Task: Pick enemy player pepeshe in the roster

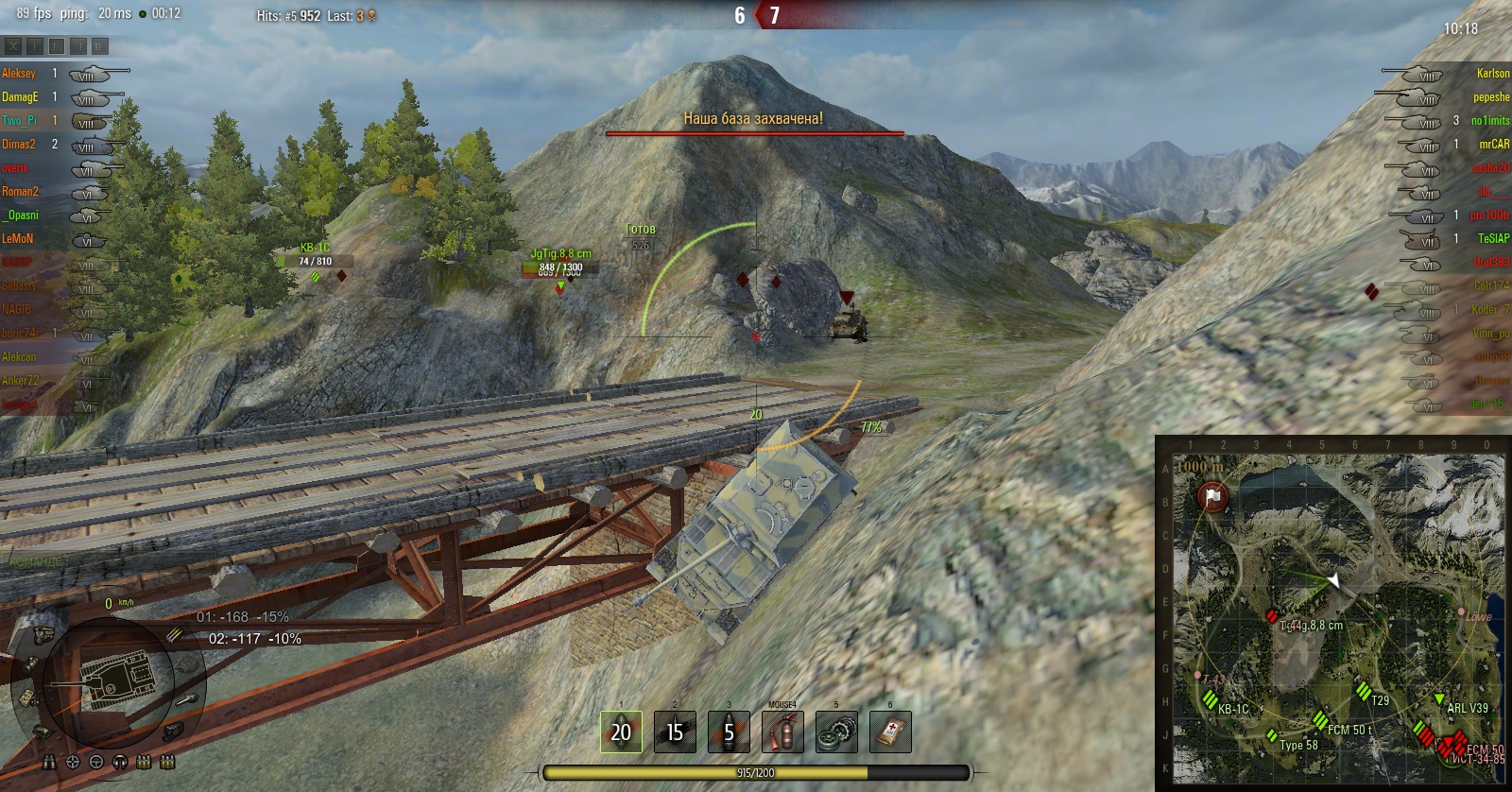Action: (1490, 96)
